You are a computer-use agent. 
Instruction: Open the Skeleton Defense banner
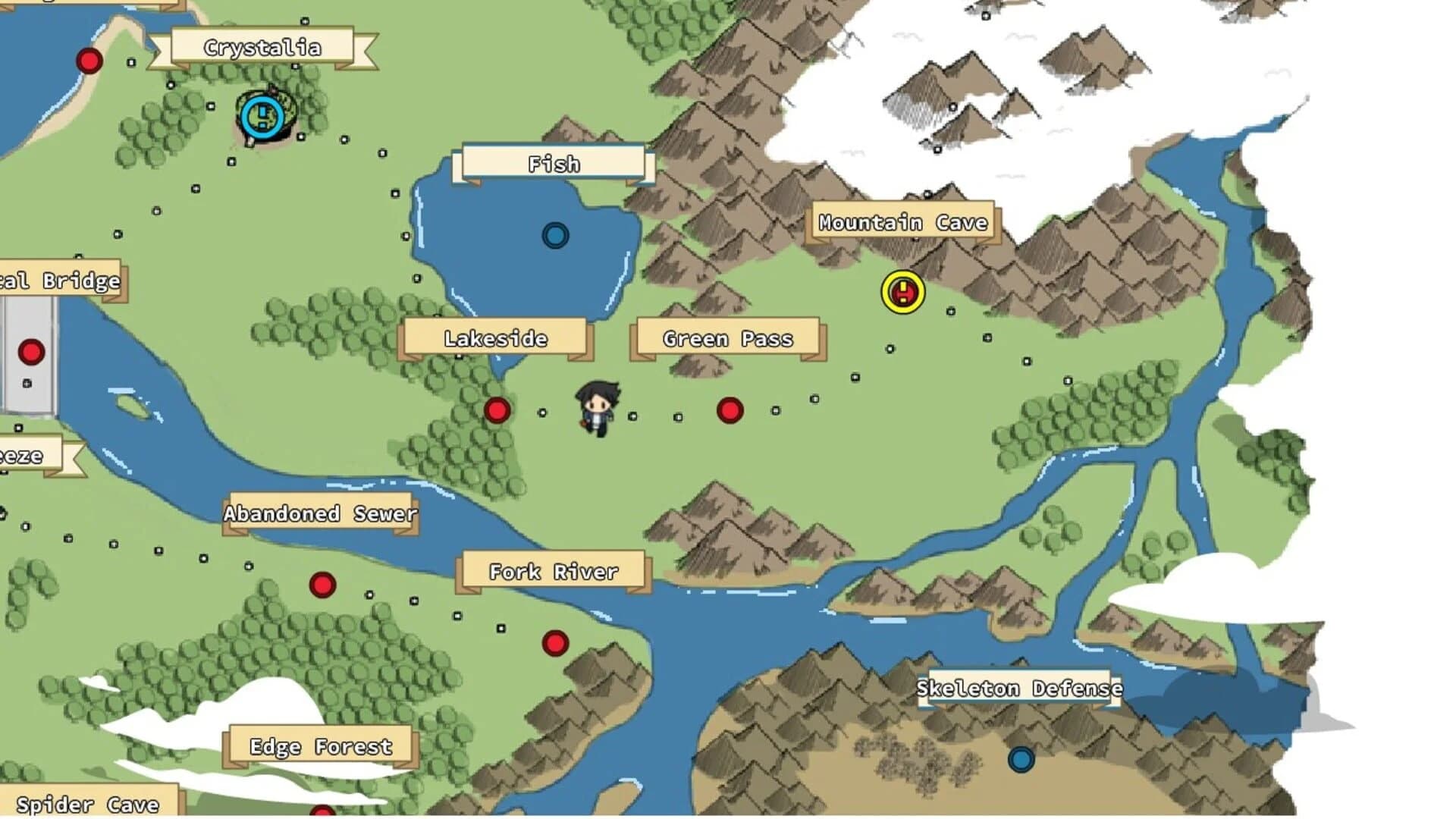coord(1019,689)
